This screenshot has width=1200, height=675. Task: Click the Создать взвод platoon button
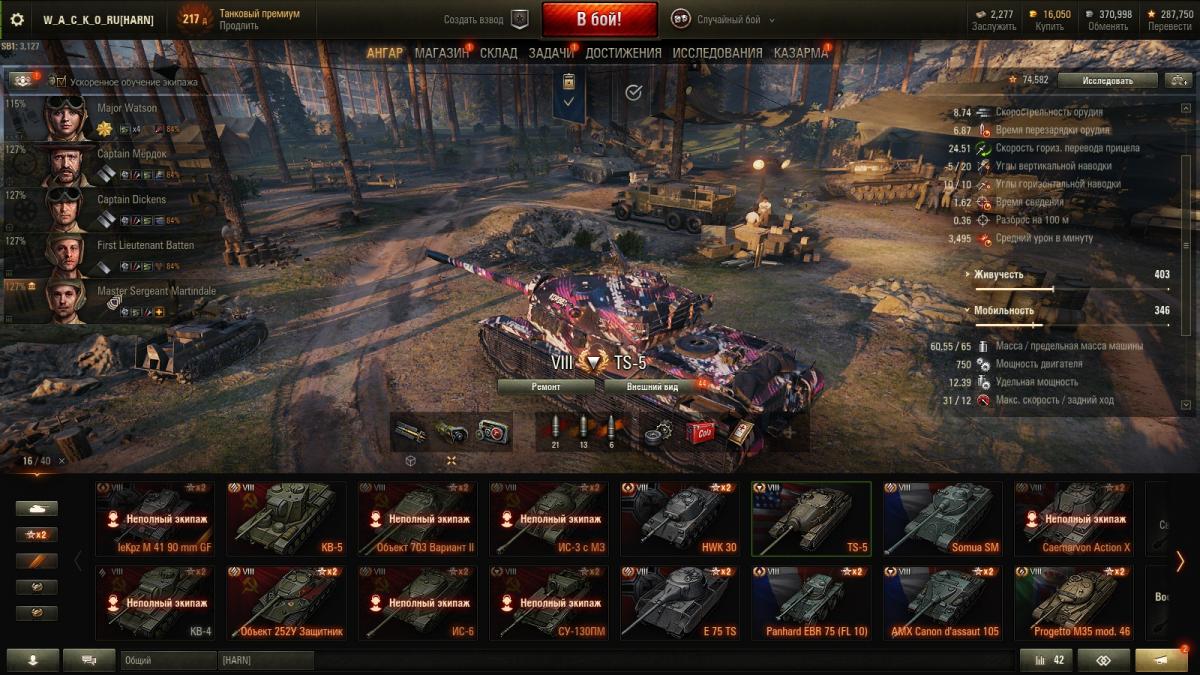(x=486, y=20)
